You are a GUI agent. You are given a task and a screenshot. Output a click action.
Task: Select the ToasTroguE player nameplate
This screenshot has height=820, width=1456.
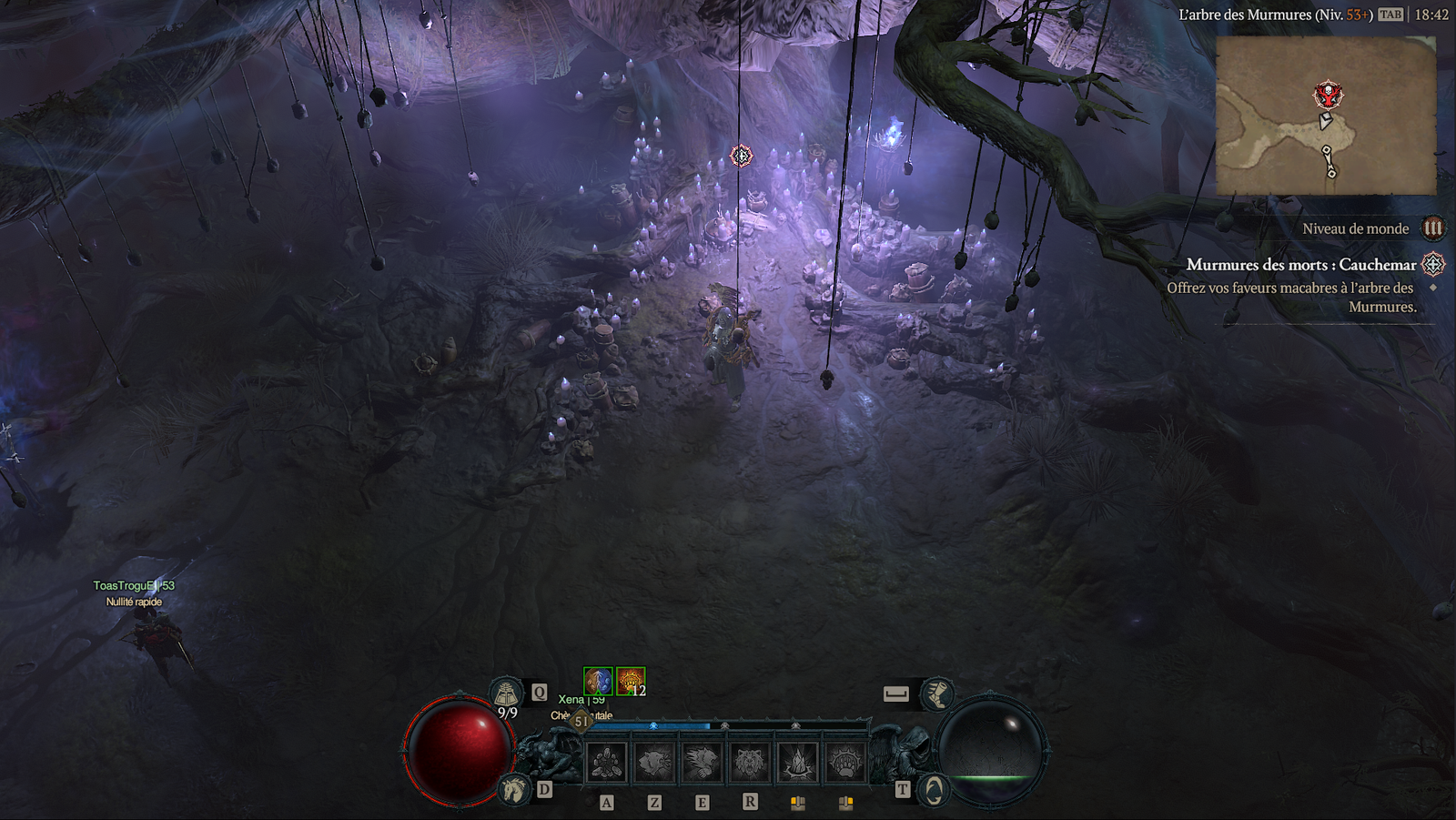(x=134, y=585)
